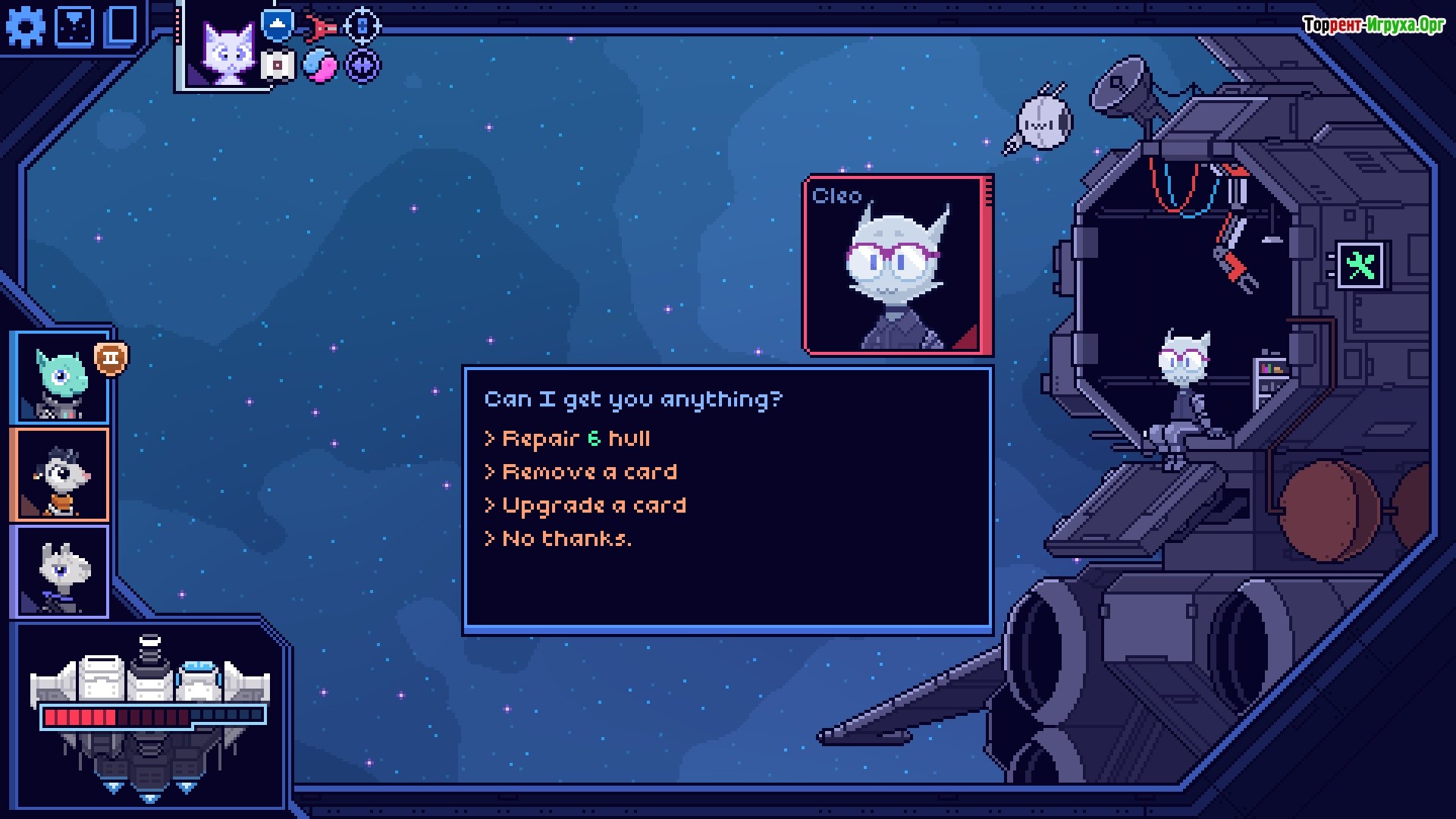This screenshot has width=1456, height=819.
Task: Select the grey goat crew portrait
Action: 61,572
